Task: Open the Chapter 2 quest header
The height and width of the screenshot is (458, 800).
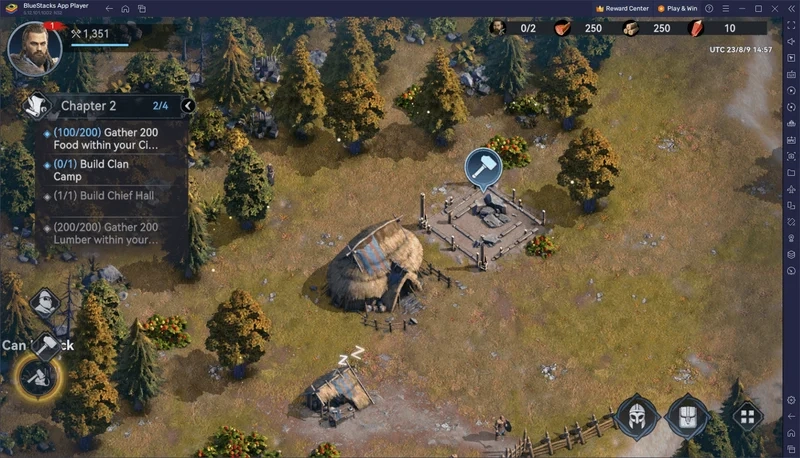Action: 100,105
